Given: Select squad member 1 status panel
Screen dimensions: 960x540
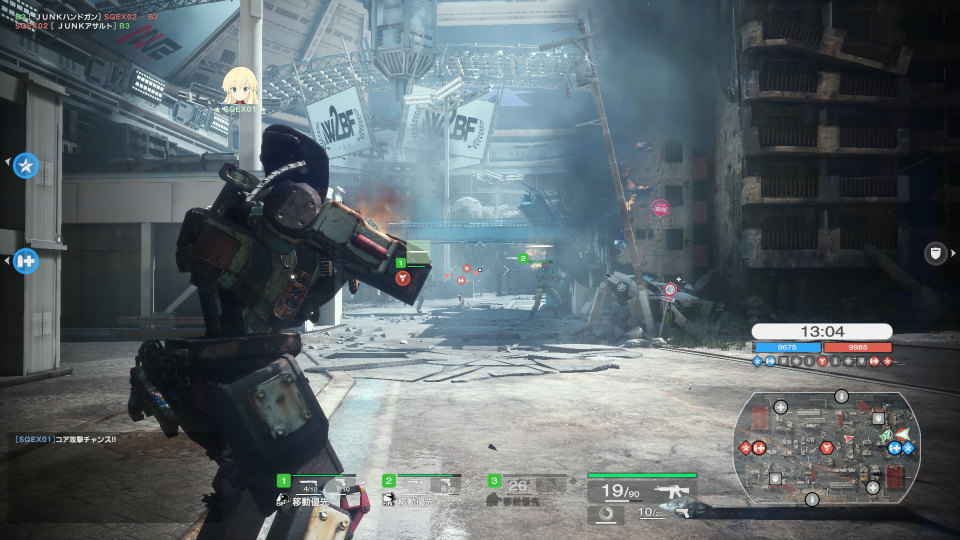Looking at the screenshot, I should tap(319, 488).
